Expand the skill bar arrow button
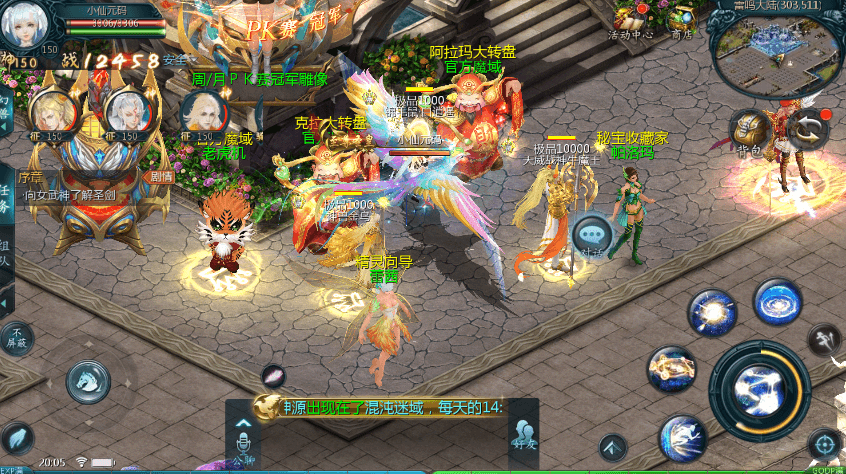 pos(613,445)
